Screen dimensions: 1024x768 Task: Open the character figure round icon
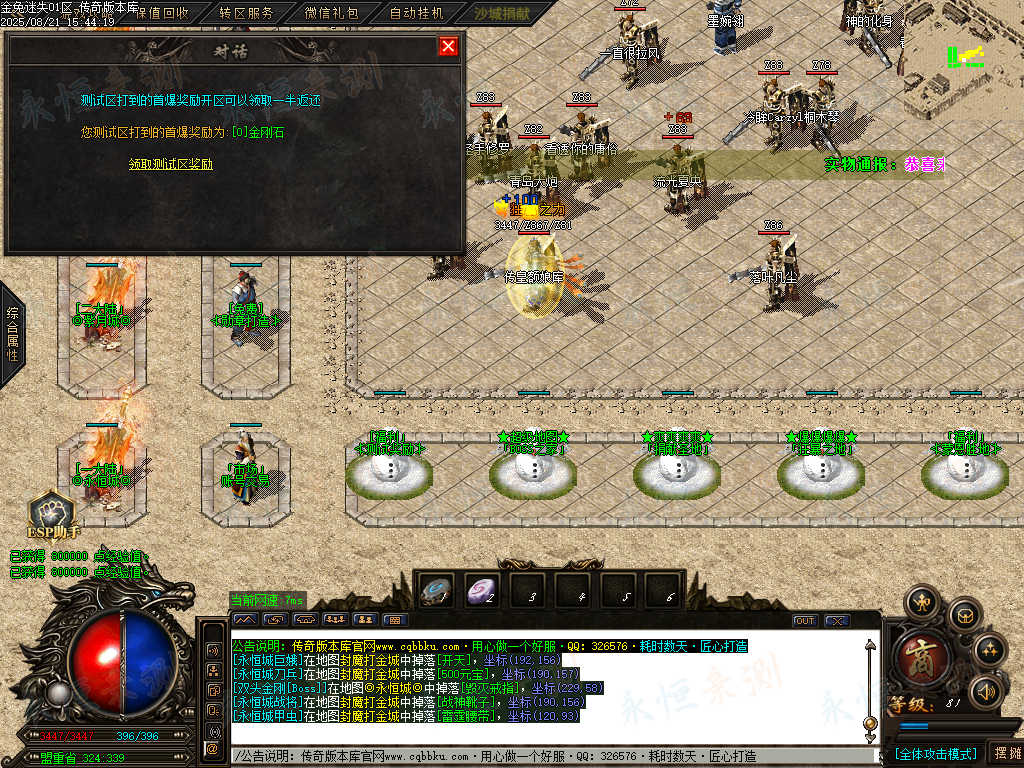(921, 603)
